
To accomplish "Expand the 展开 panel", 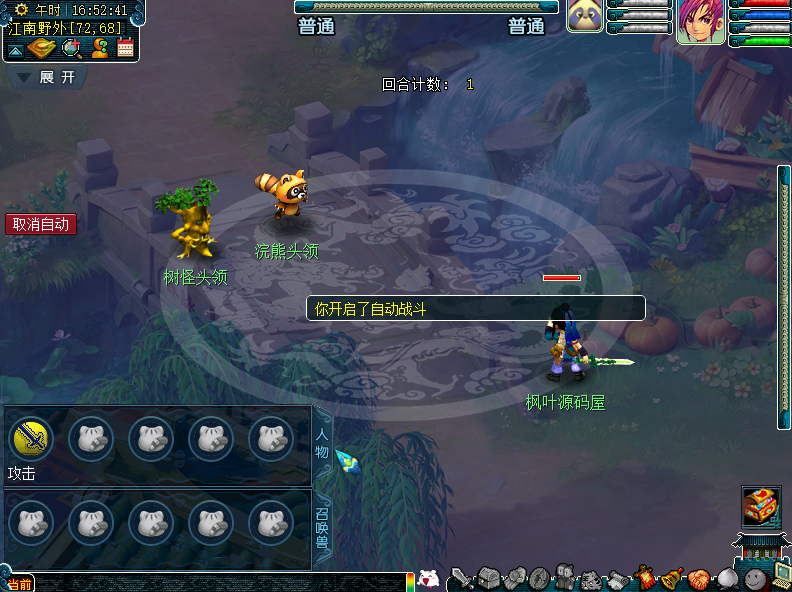I will [x=47, y=77].
